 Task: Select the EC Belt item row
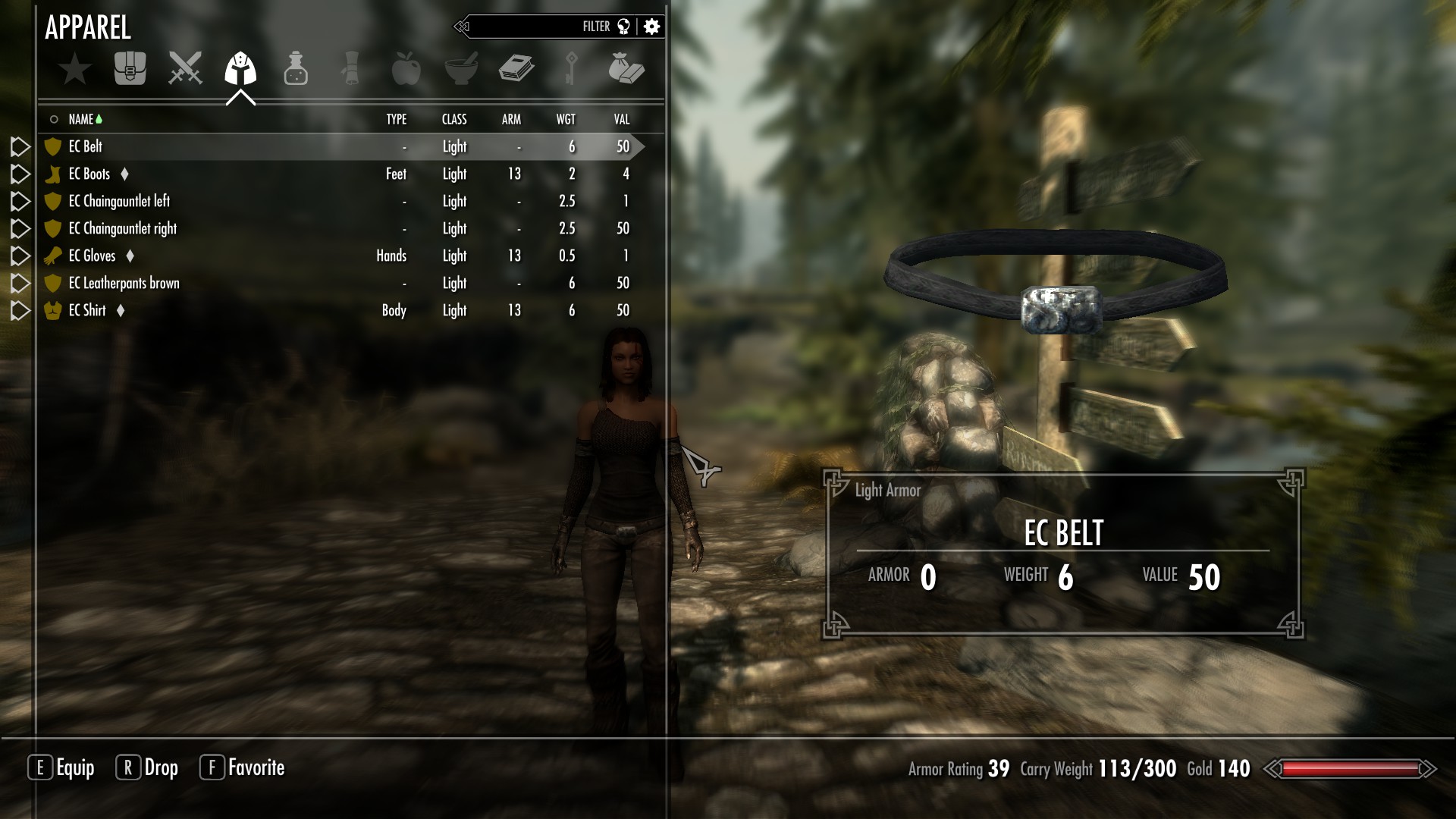86,146
